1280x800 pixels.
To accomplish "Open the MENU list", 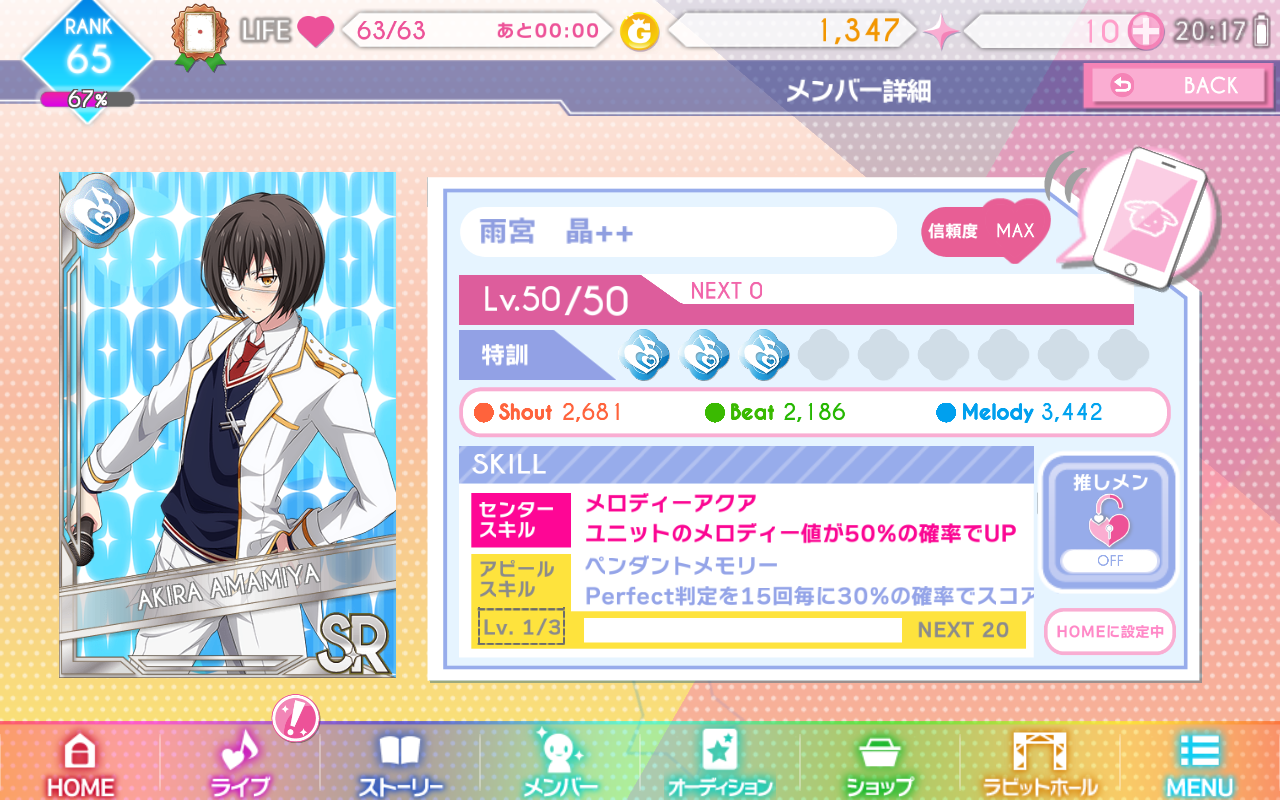I will (x=1199, y=765).
